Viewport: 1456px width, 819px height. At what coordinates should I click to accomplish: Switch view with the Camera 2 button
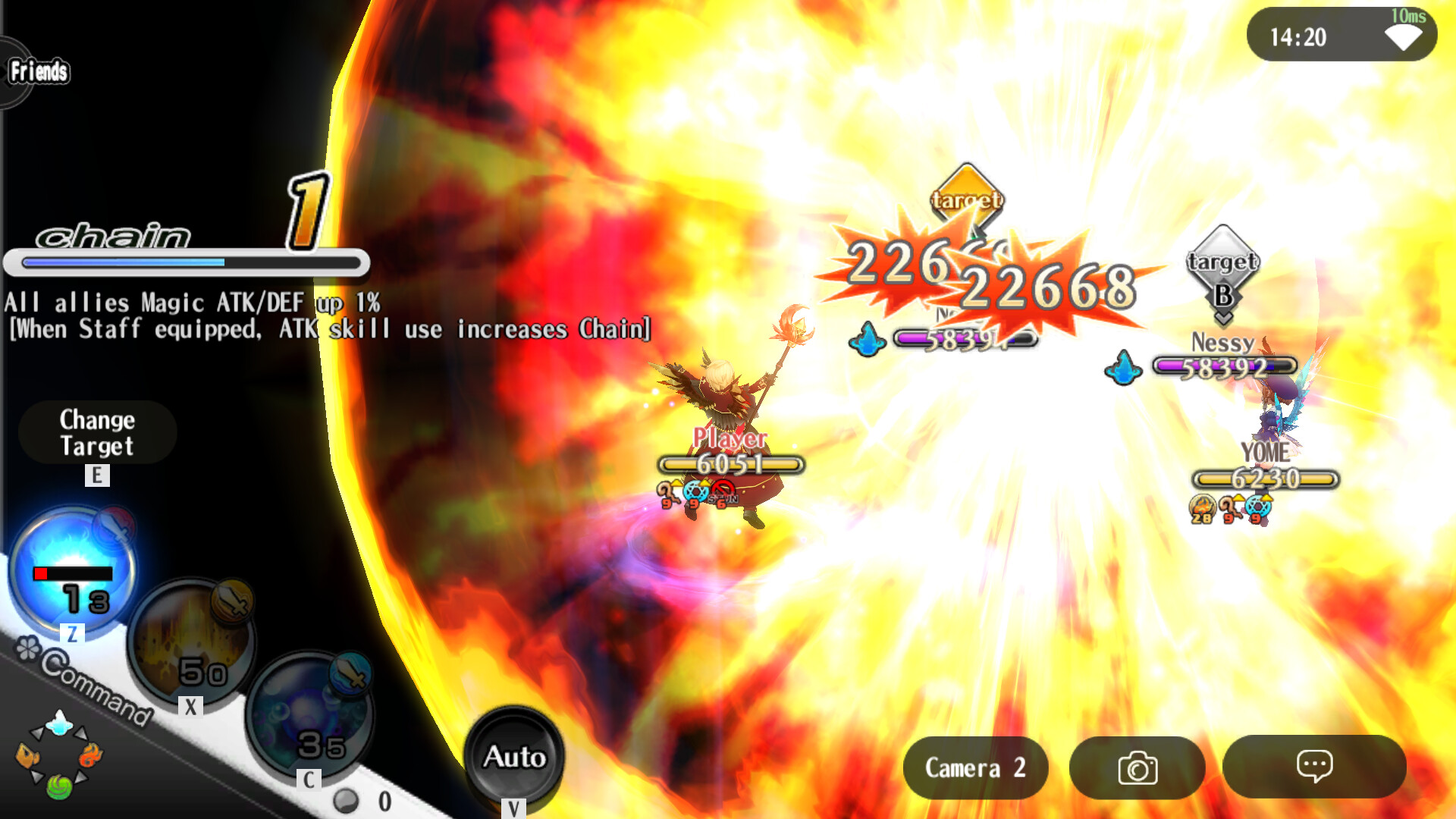pyautogui.click(x=975, y=767)
